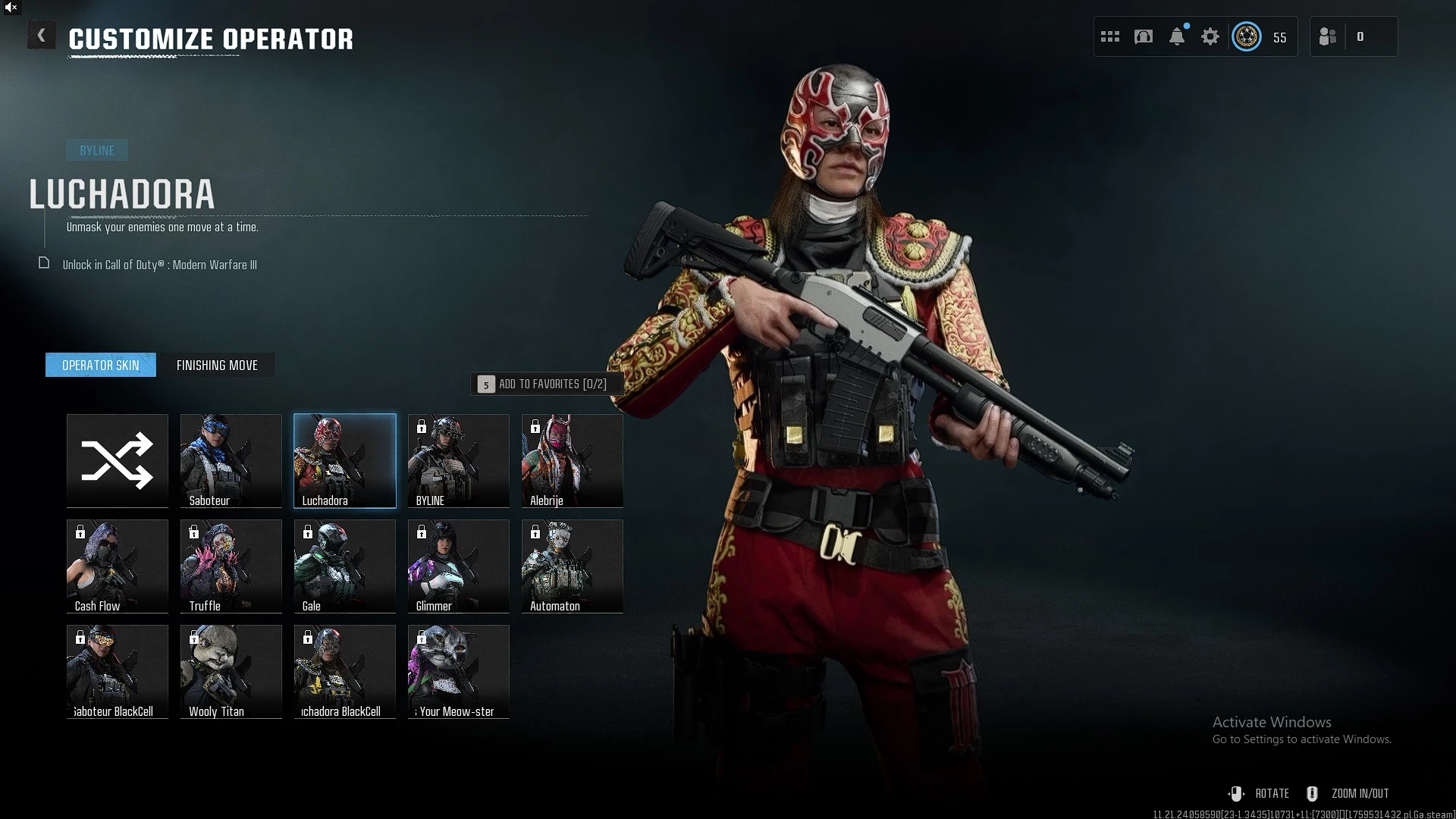Select the locked BYLINE skin
This screenshot has width=1456, height=819.
(x=459, y=460)
